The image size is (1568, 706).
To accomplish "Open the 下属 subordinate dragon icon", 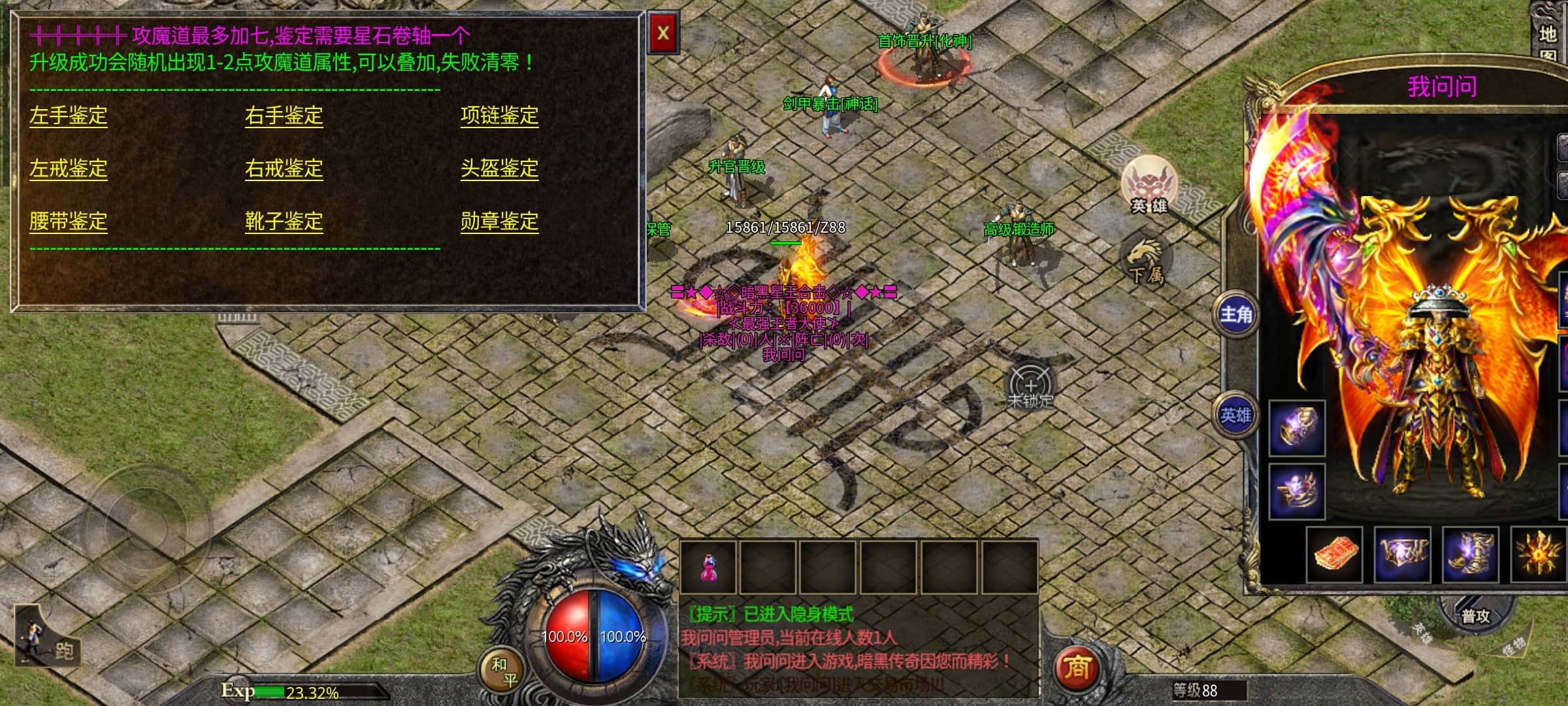I will [1146, 261].
